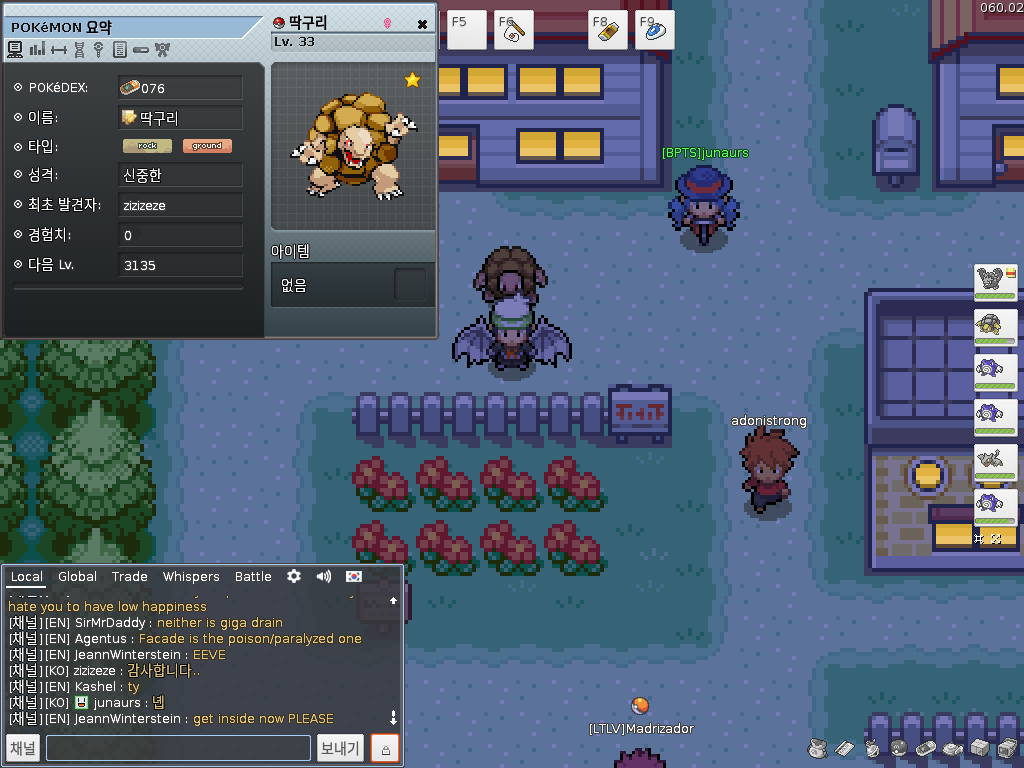Click the chat message input field

pos(178,748)
